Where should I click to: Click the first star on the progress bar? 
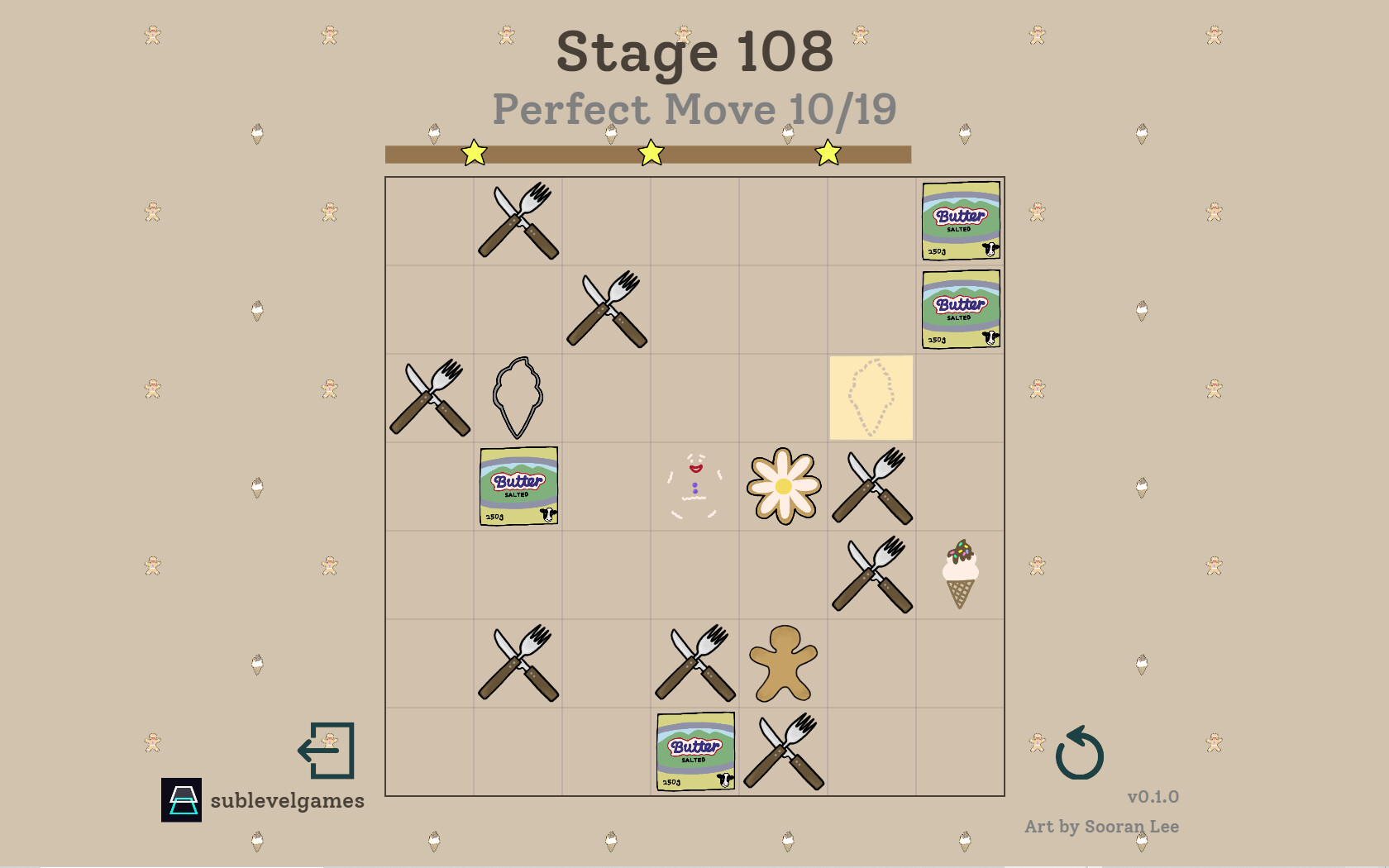point(474,152)
